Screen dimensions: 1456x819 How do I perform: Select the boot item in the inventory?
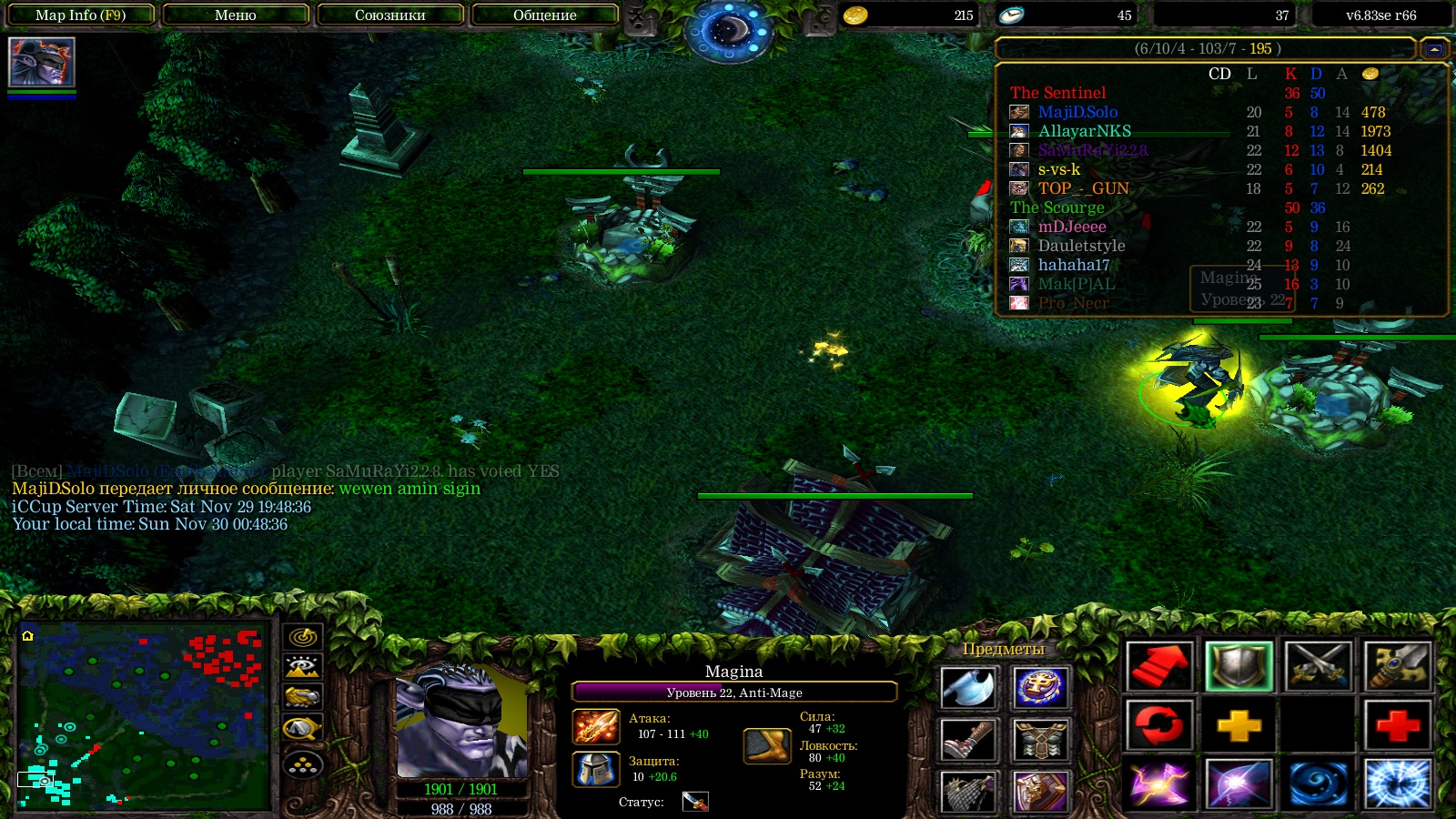[x=967, y=741]
